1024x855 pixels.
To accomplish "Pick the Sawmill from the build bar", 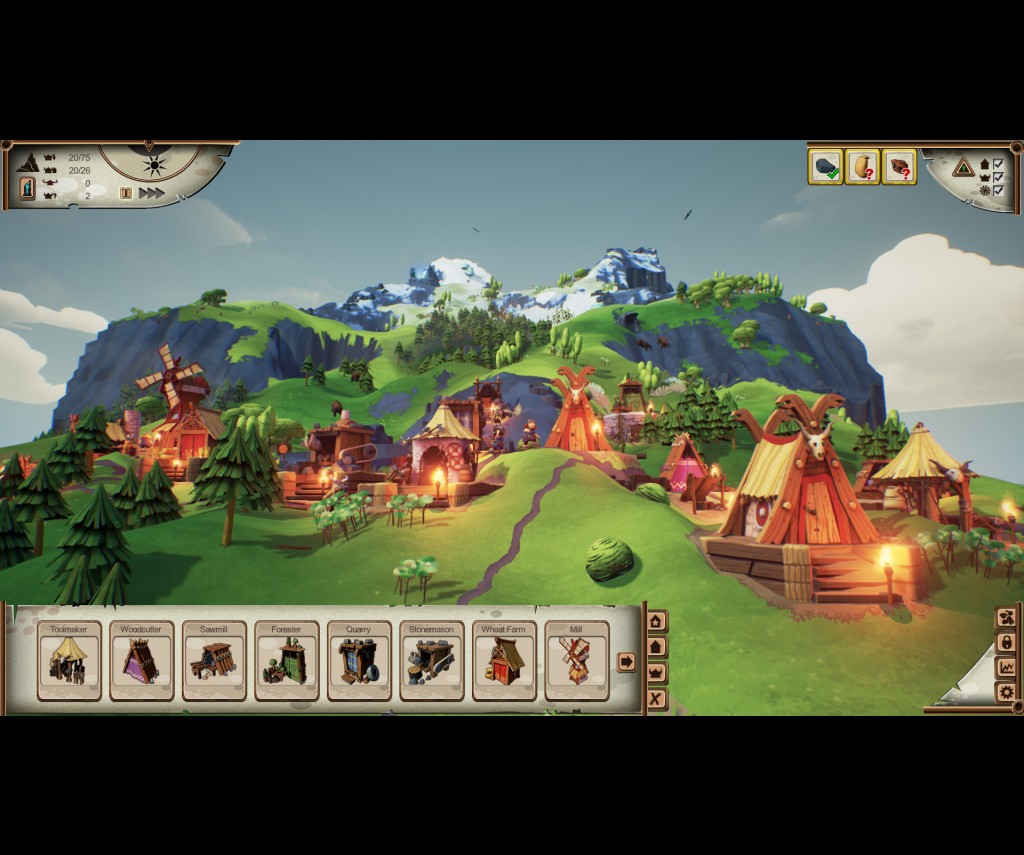I will 214,661.
